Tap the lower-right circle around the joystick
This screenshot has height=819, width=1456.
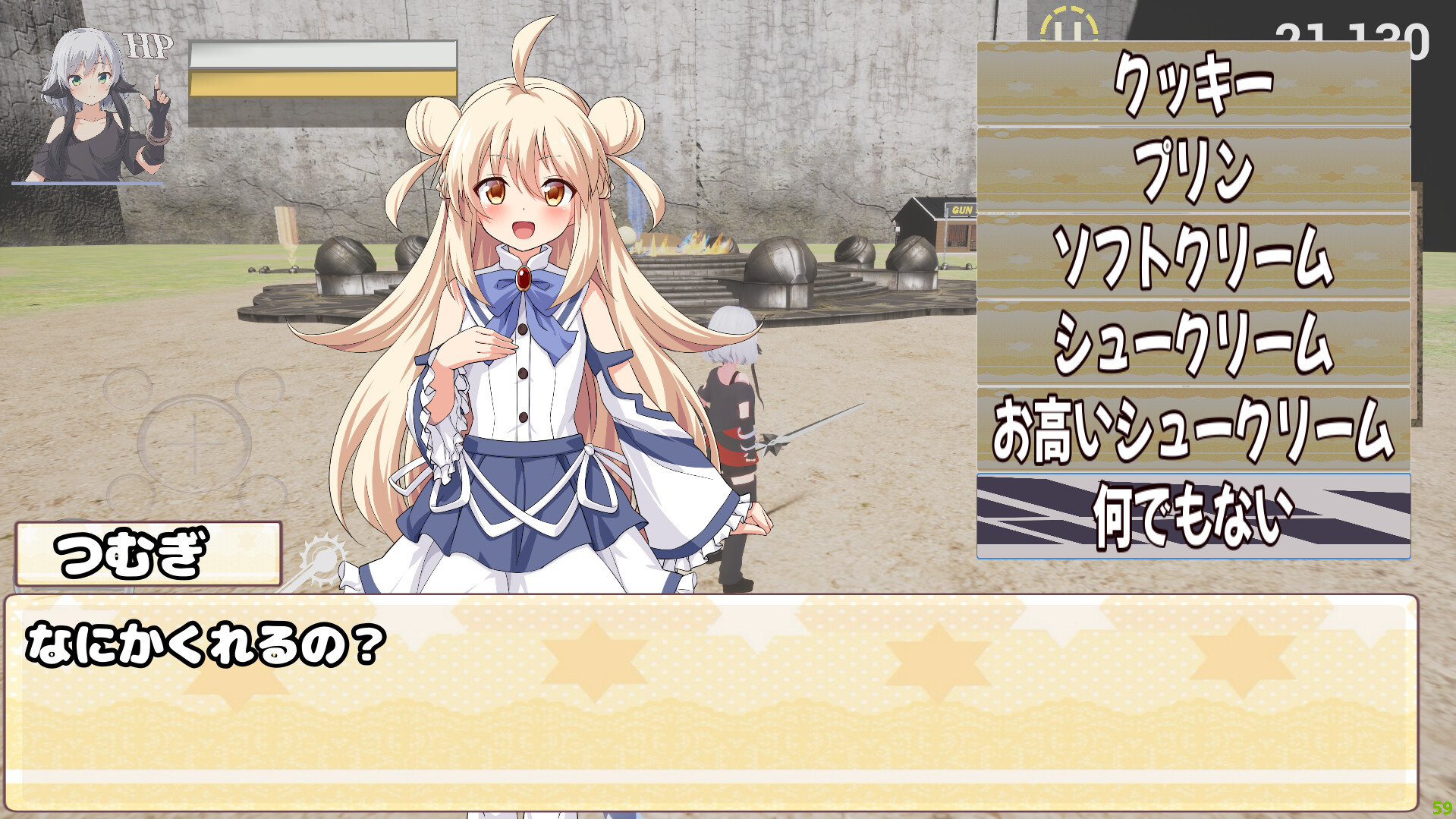point(264,493)
